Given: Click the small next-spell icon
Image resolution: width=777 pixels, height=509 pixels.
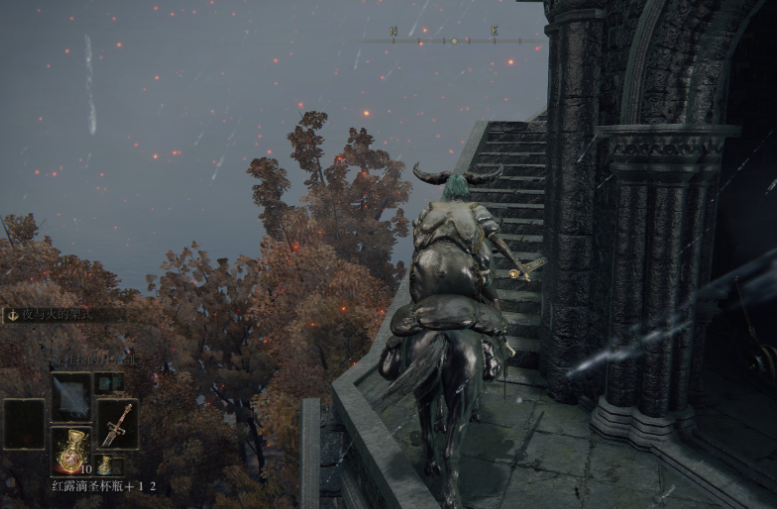Looking at the screenshot, I should pyautogui.click(x=108, y=382).
